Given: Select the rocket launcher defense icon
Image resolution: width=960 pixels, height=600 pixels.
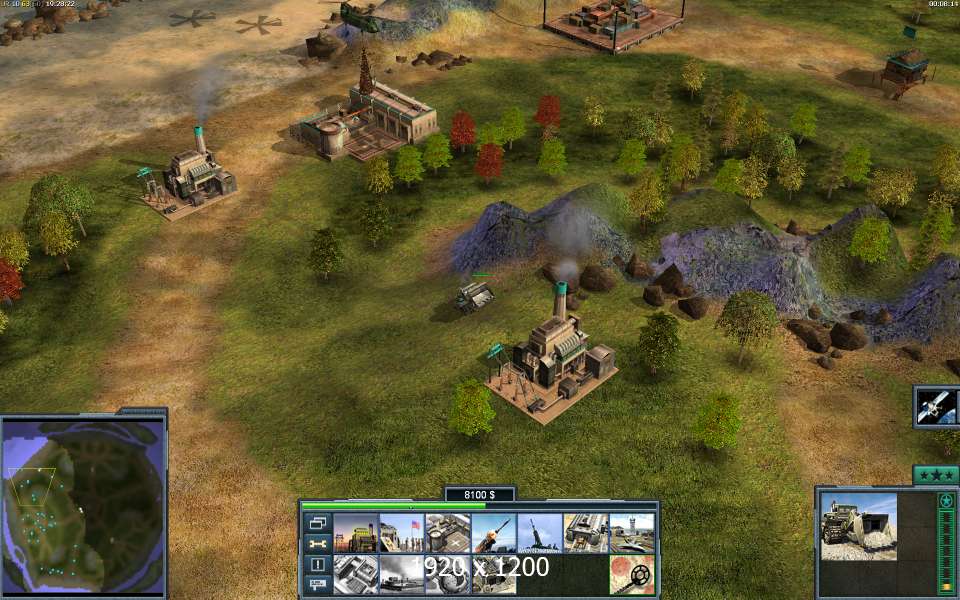Looking at the screenshot, I should click(493, 533).
